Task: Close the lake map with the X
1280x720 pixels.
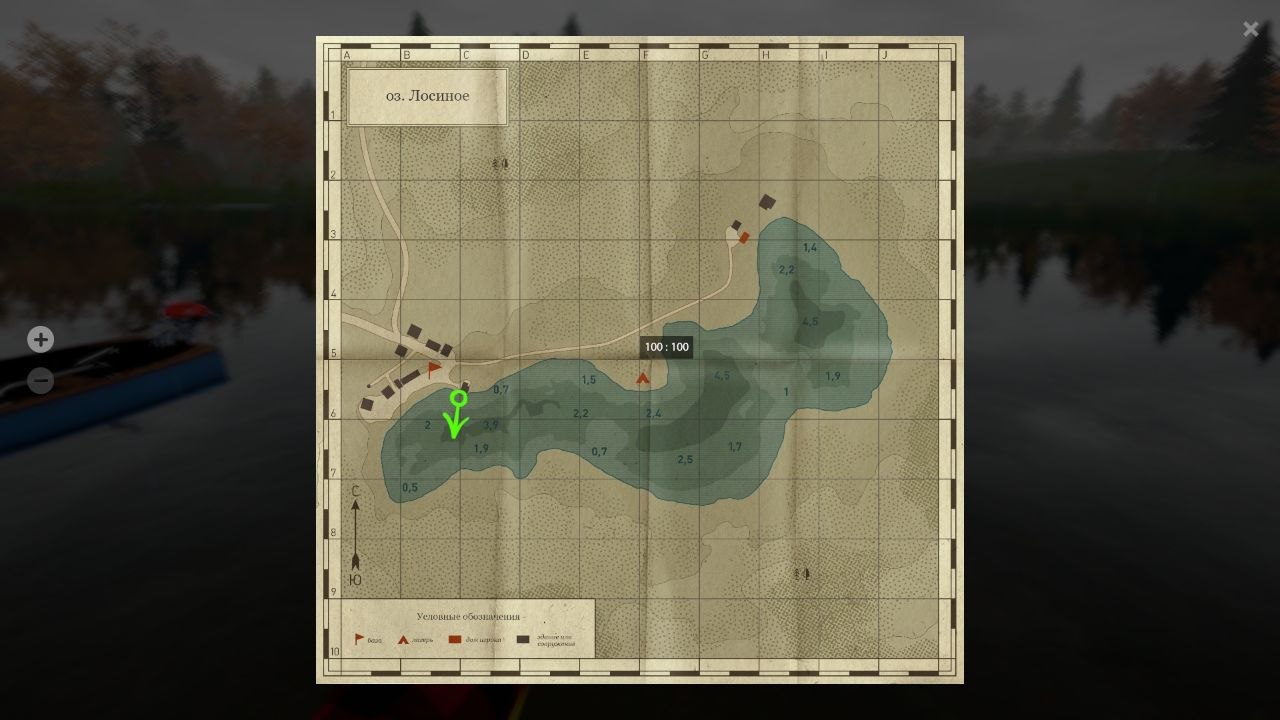Action: pyautogui.click(x=1250, y=29)
